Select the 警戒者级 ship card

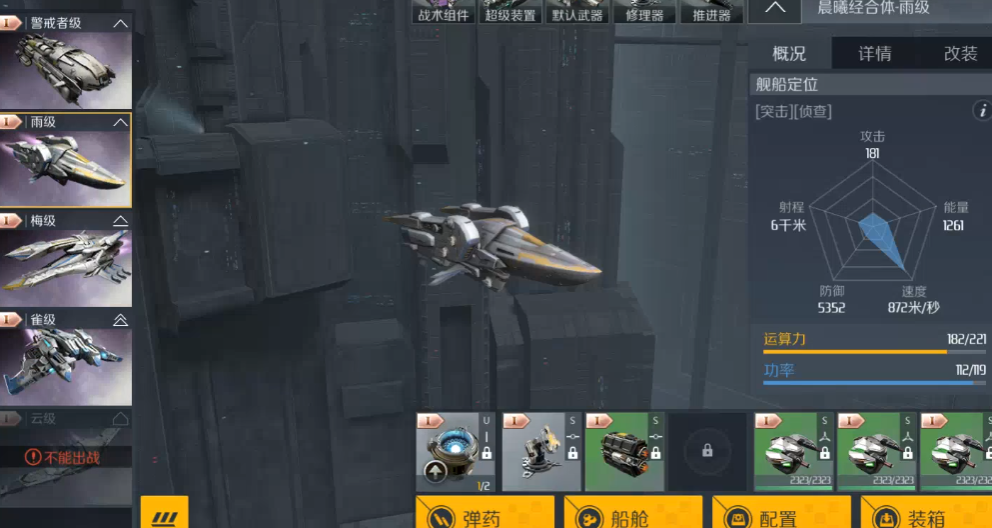tap(66, 62)
